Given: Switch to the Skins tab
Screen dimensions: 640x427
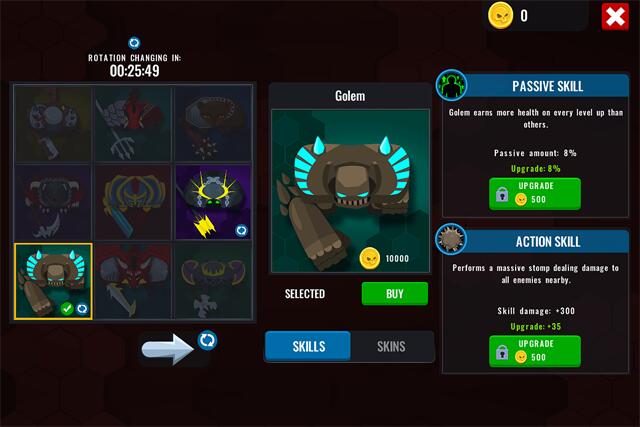Looking at the screenshot, I should point(391,347).
